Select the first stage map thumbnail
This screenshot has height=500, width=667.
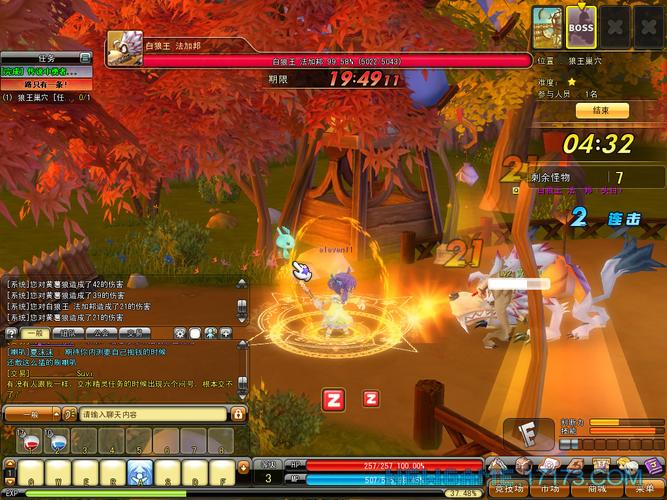pyautogui.click(x=547, y=23)
